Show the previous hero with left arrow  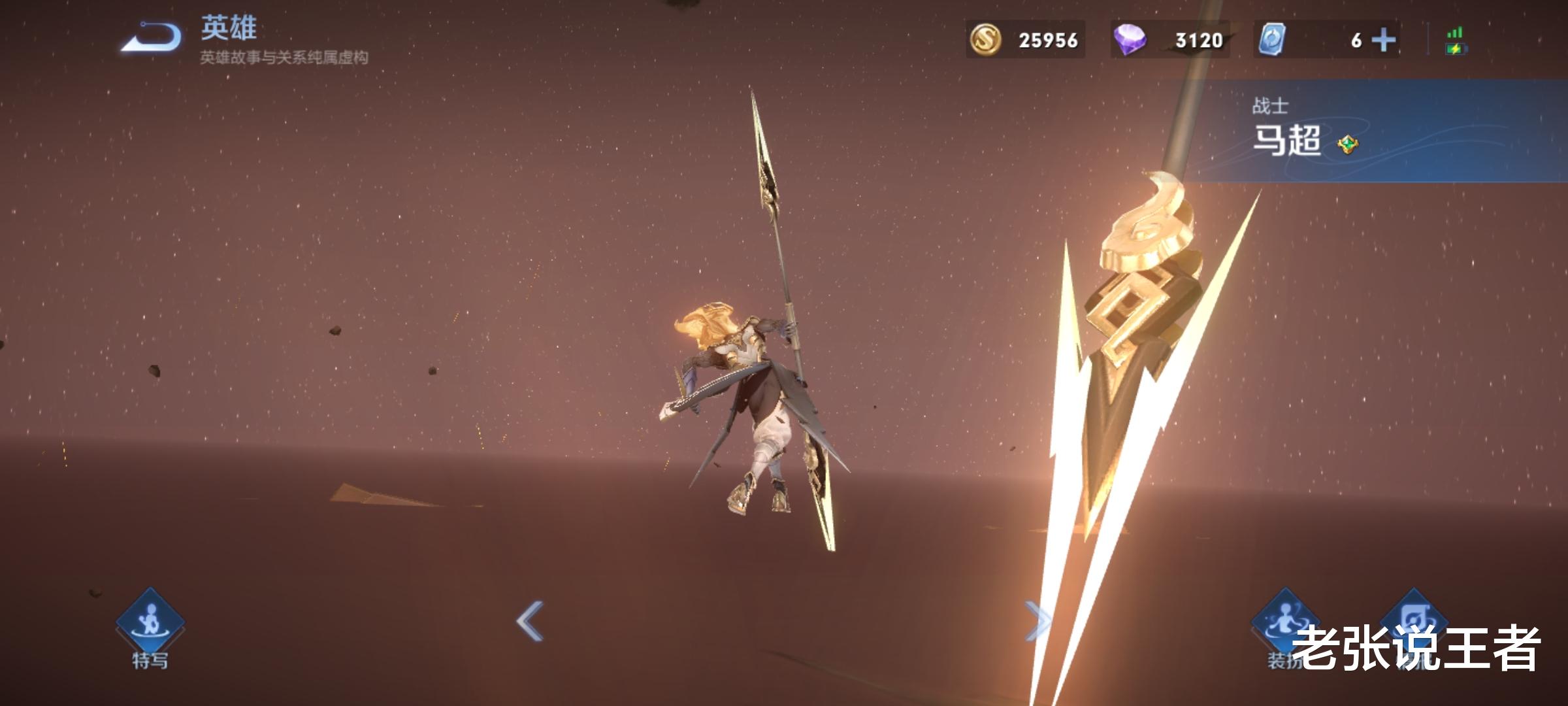[x=530, y=620]
